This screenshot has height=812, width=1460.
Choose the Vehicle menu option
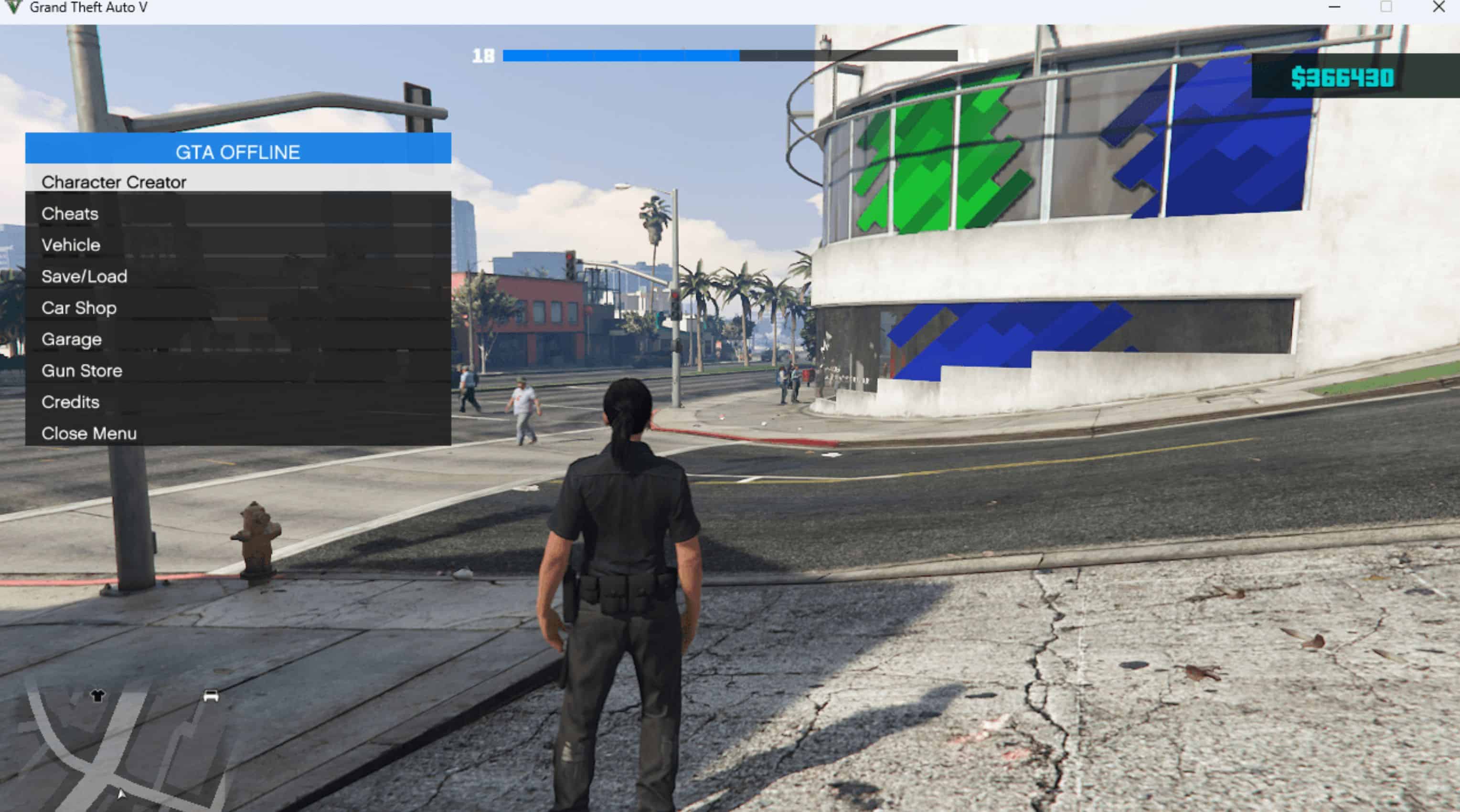[x=71, y=245]
